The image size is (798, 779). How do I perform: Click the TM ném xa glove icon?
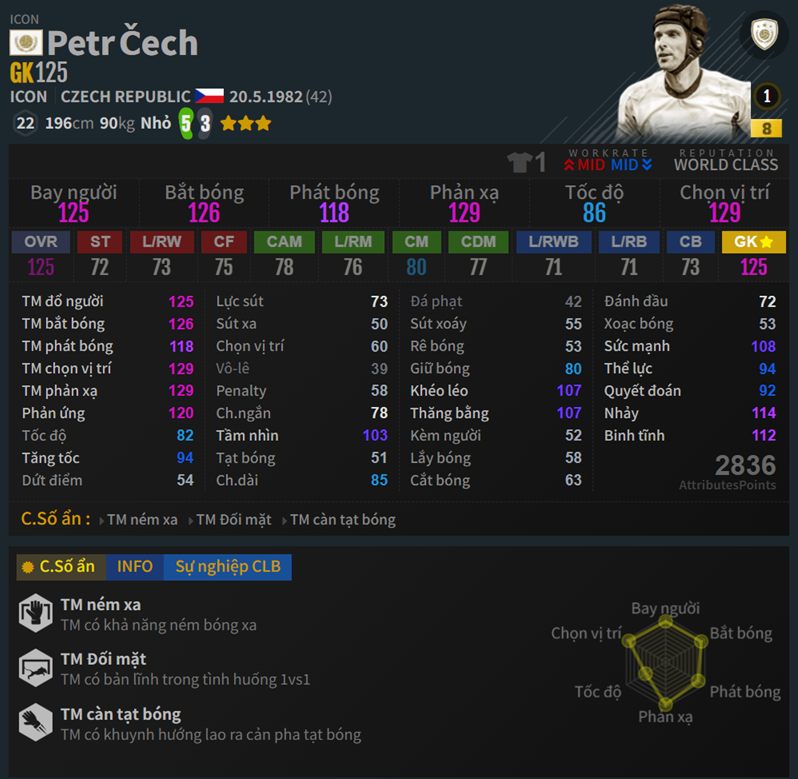coord(35,613)
